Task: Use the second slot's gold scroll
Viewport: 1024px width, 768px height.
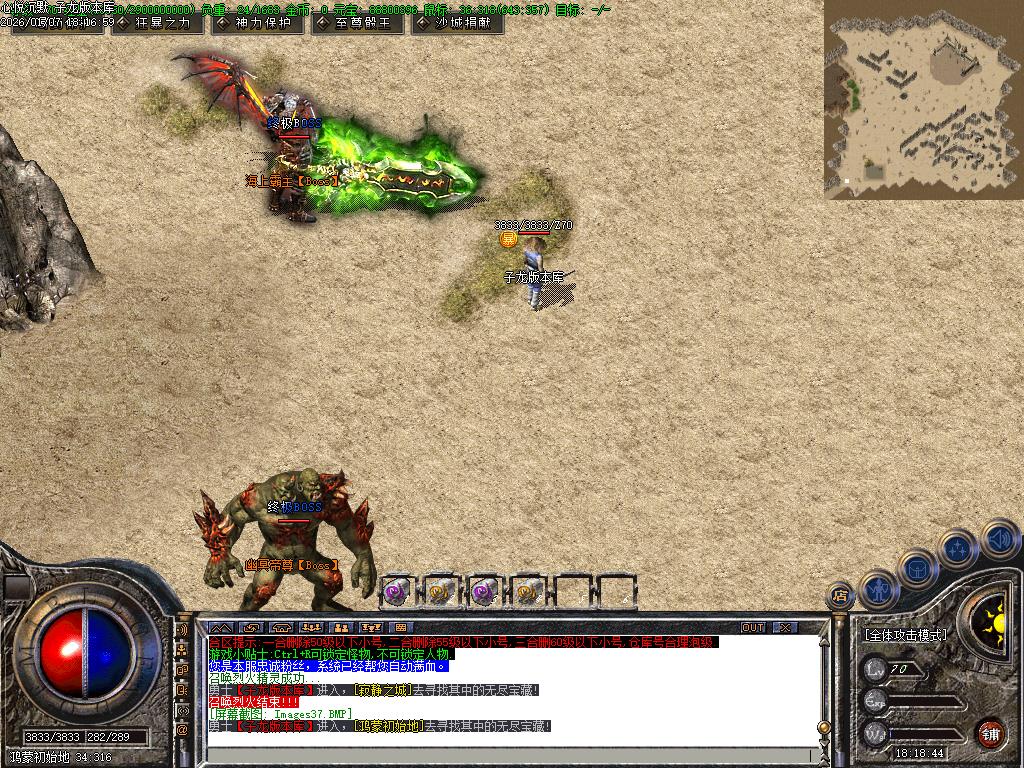Action: pos(440,592)
